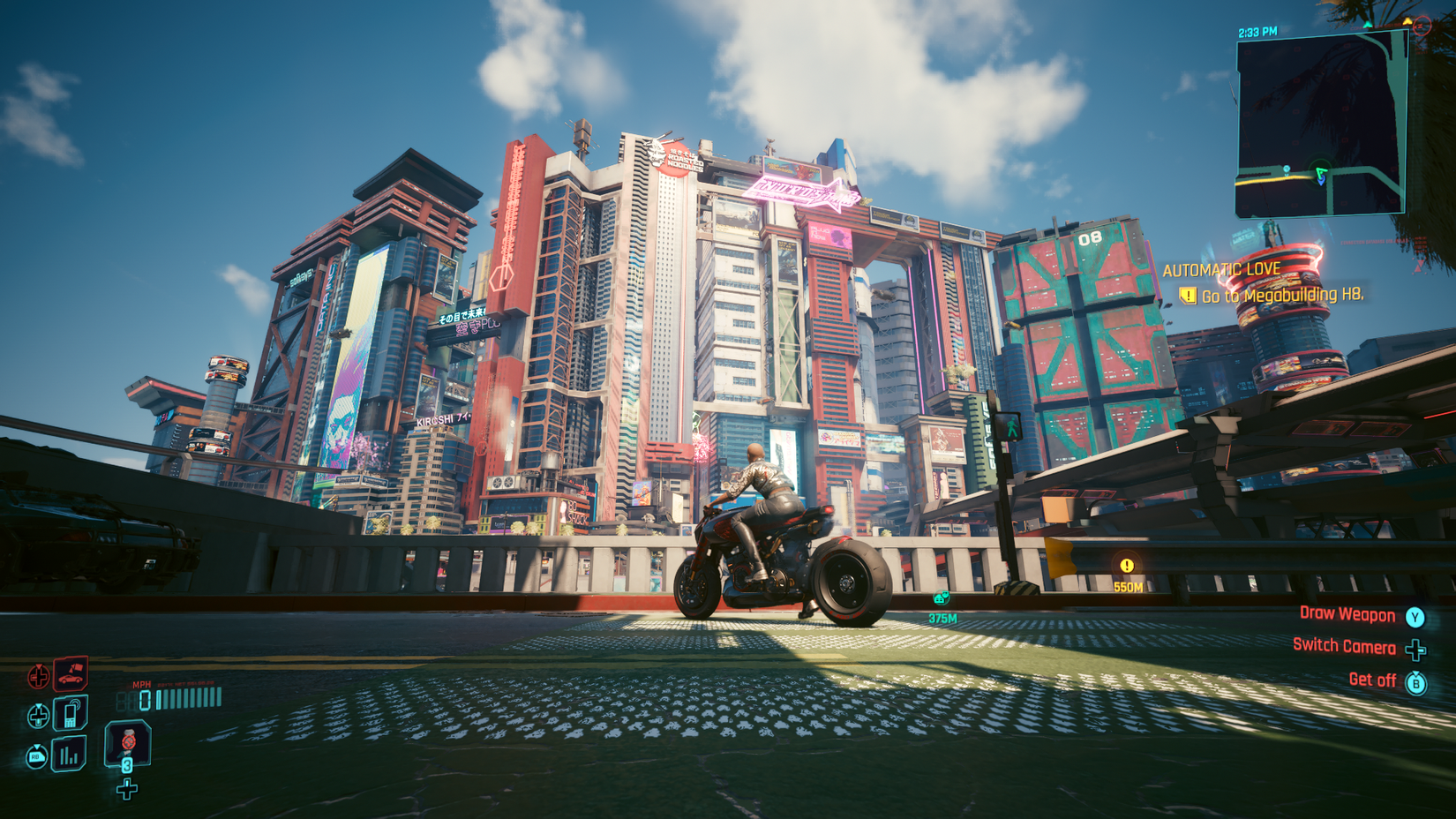This screenshot has width=1456, height=819.
Task: Click the yellow objective exclamation badge near Megabuilding text
Action: point(1187,297)
